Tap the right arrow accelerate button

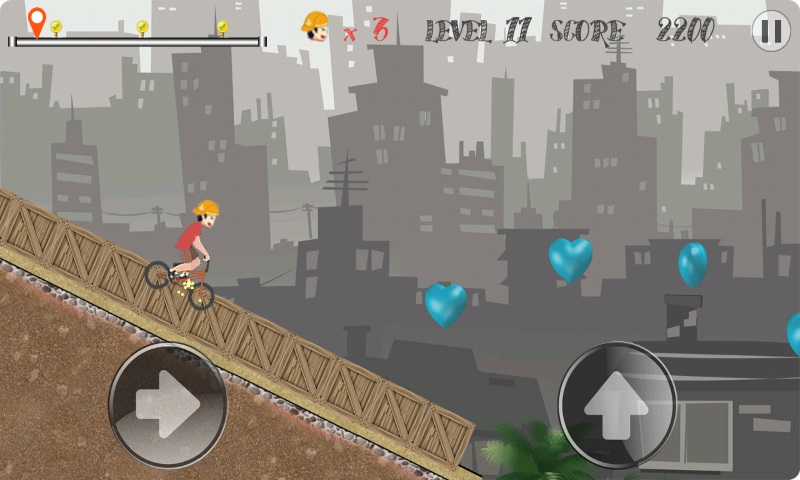click(x=168, y=404)
